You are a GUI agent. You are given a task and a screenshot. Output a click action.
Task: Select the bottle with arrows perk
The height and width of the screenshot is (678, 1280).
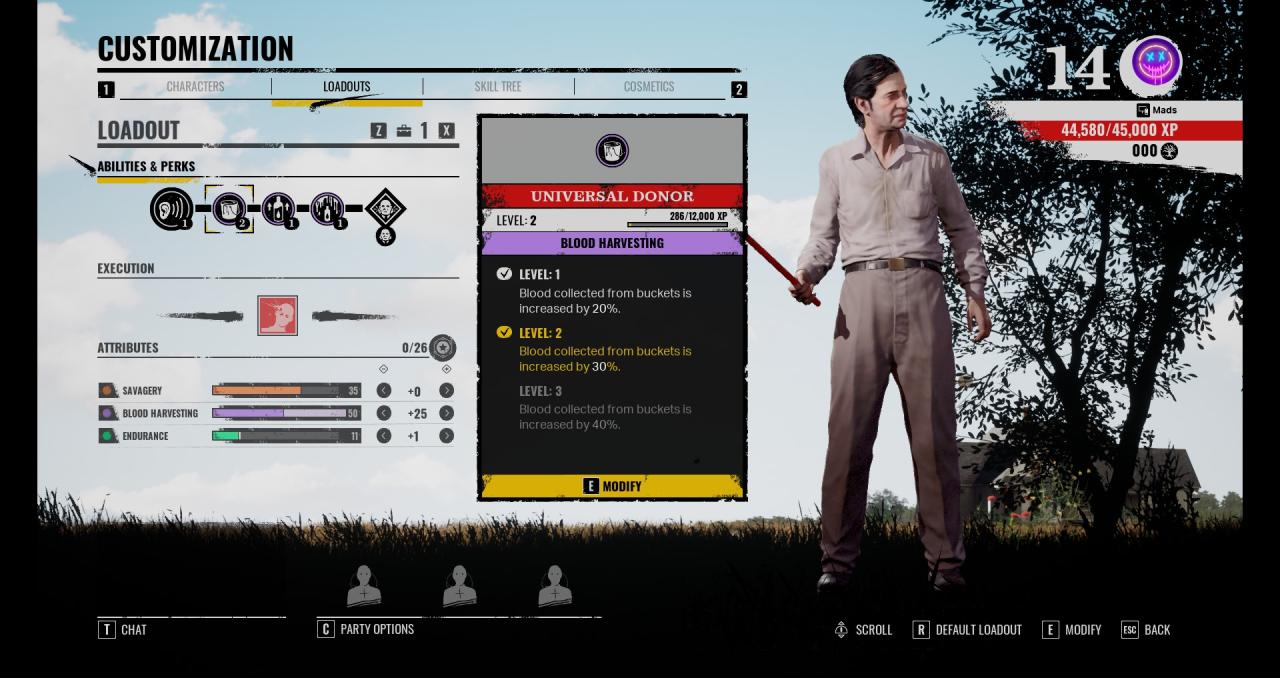click(278, 209)
